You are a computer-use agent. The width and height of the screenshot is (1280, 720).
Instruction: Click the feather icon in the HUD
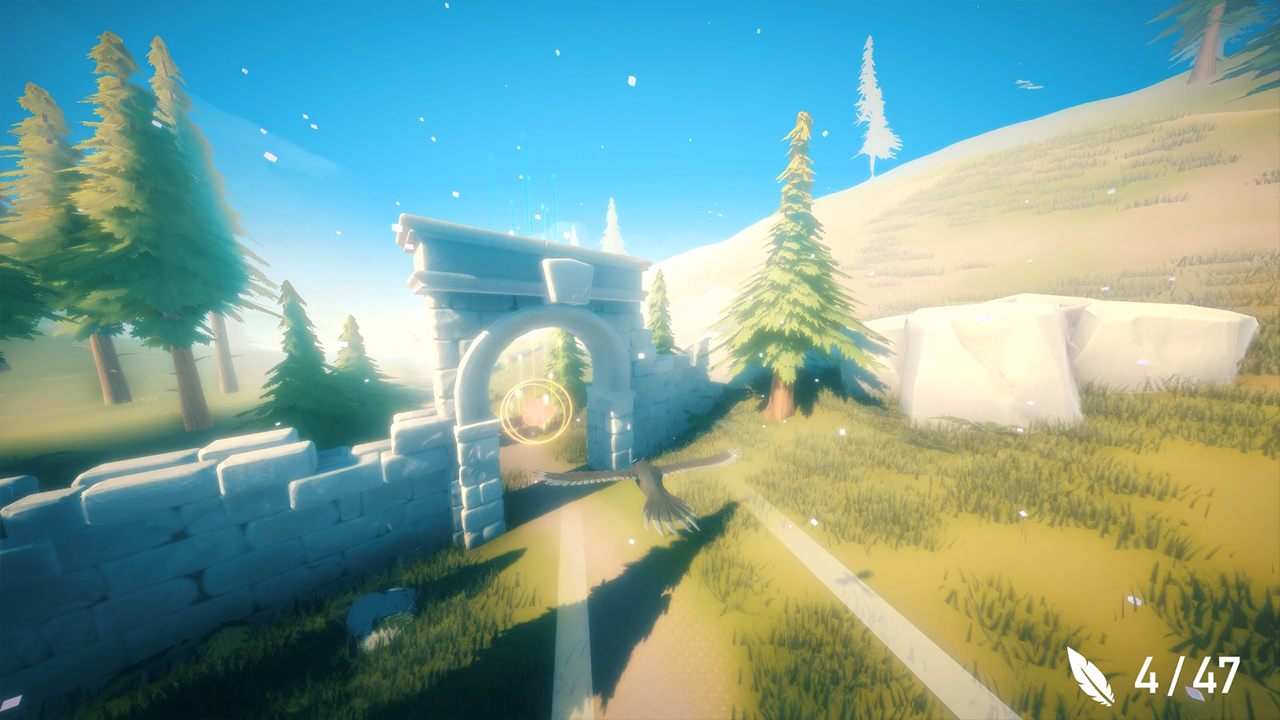(1088, 674)
